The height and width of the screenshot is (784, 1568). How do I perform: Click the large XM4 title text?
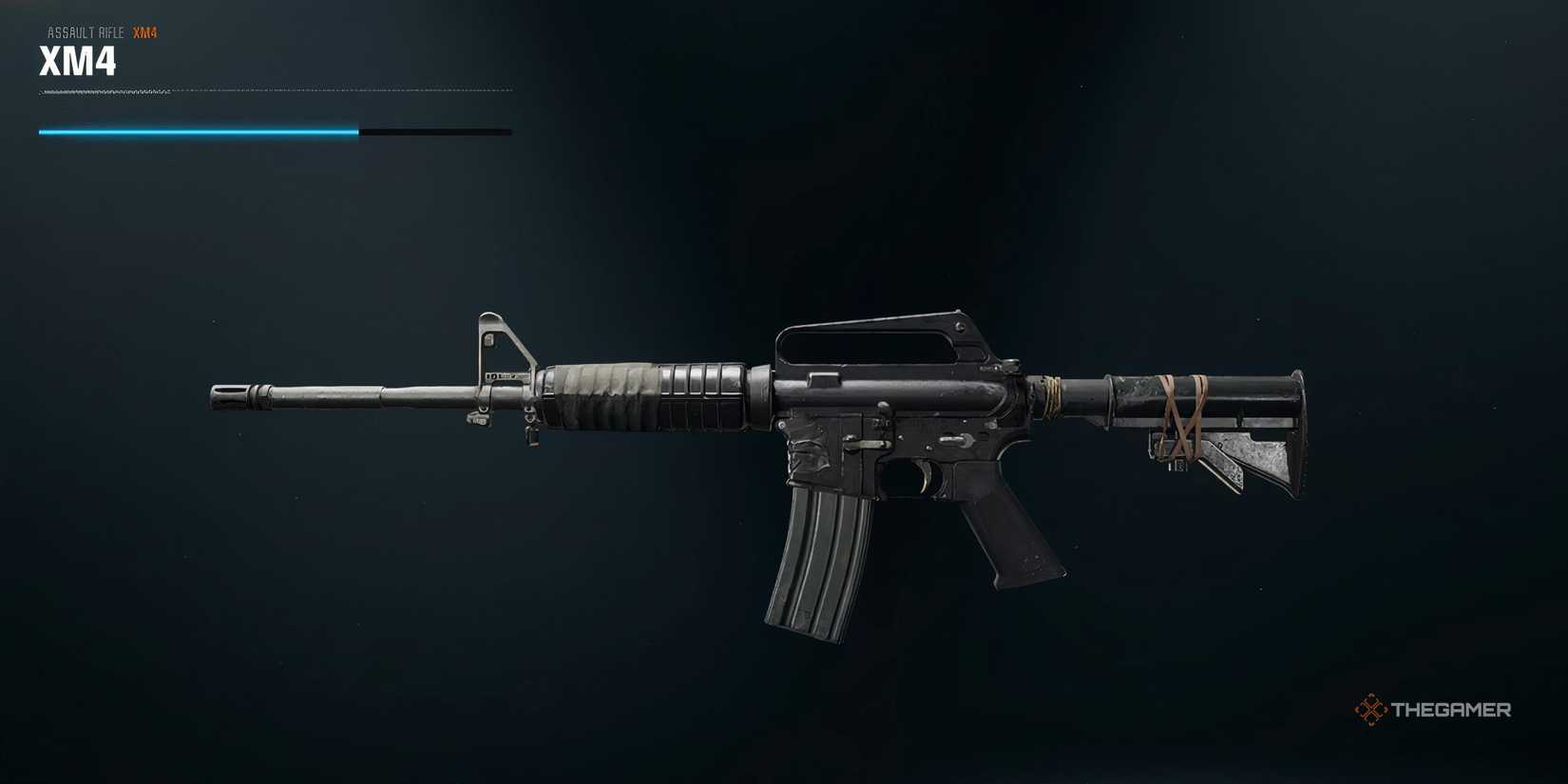click(x=76, y=62)
